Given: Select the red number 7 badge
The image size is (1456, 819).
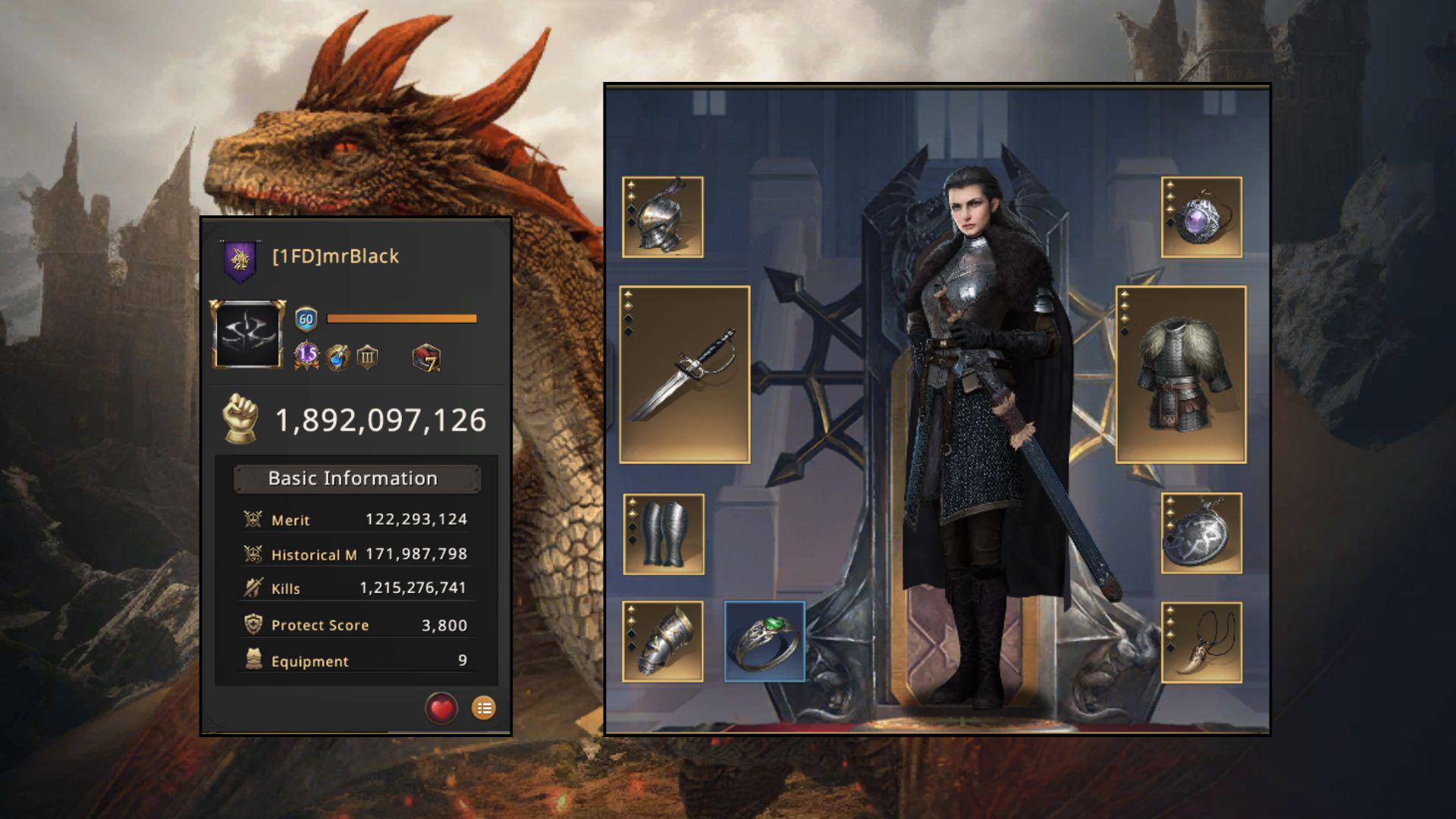Looking at the screenshot, I should coord(426,357).
